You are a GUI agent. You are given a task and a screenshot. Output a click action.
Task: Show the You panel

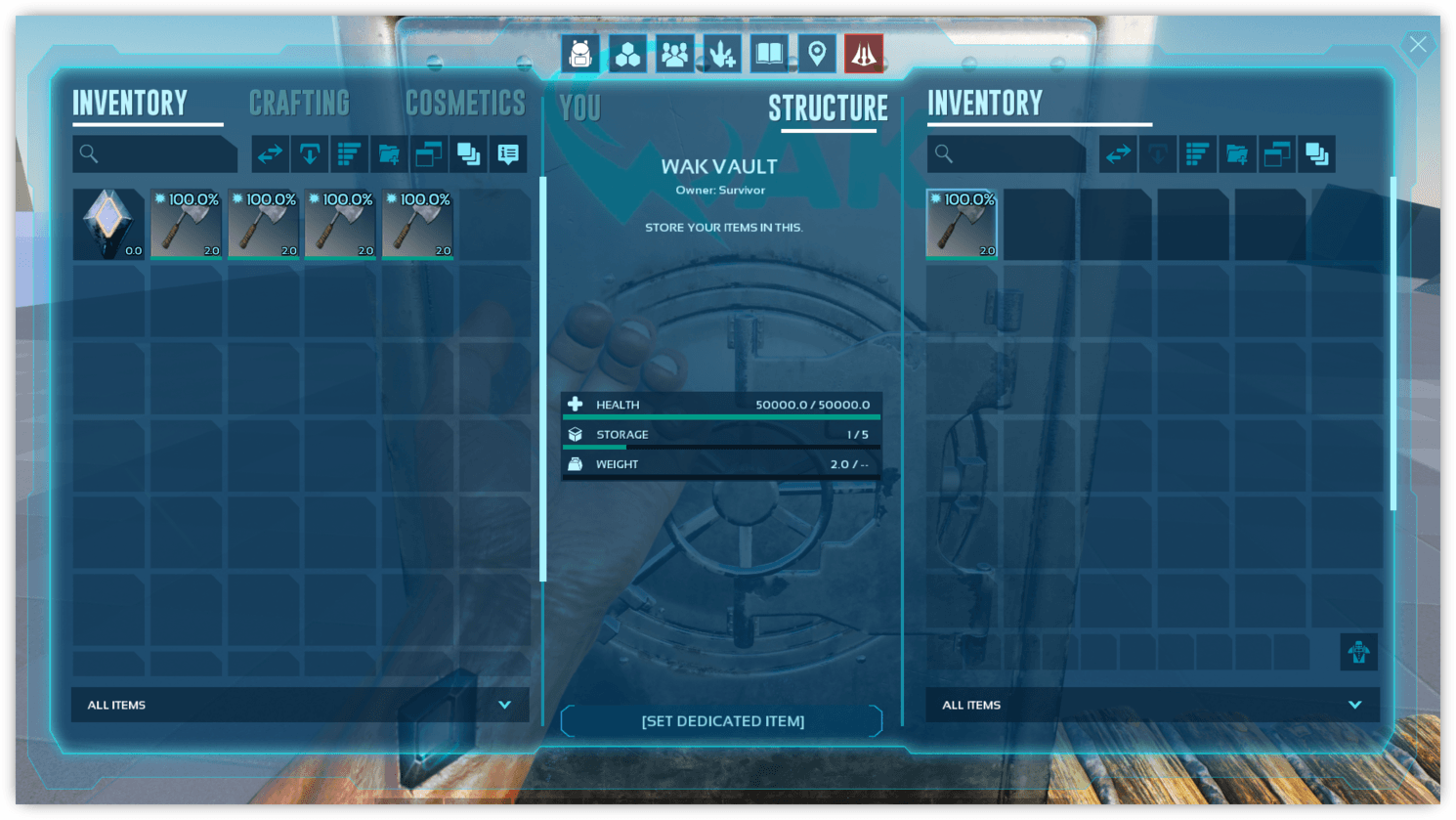[x=580, y=108]
